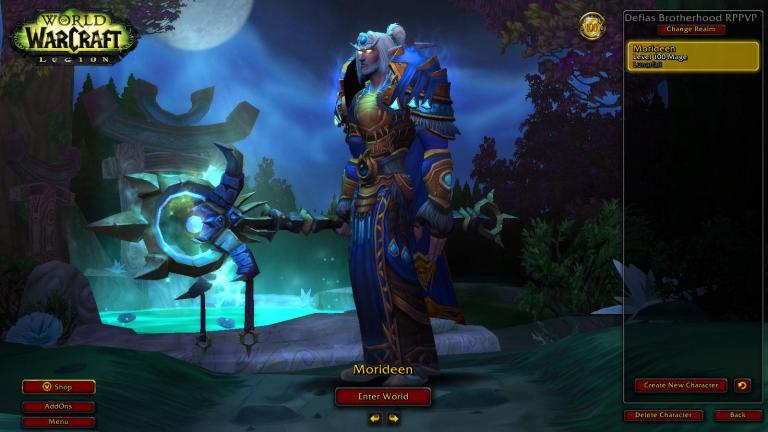Rotate character with right arrow
This screenshot has height=432, width=768.
[393, 418]
